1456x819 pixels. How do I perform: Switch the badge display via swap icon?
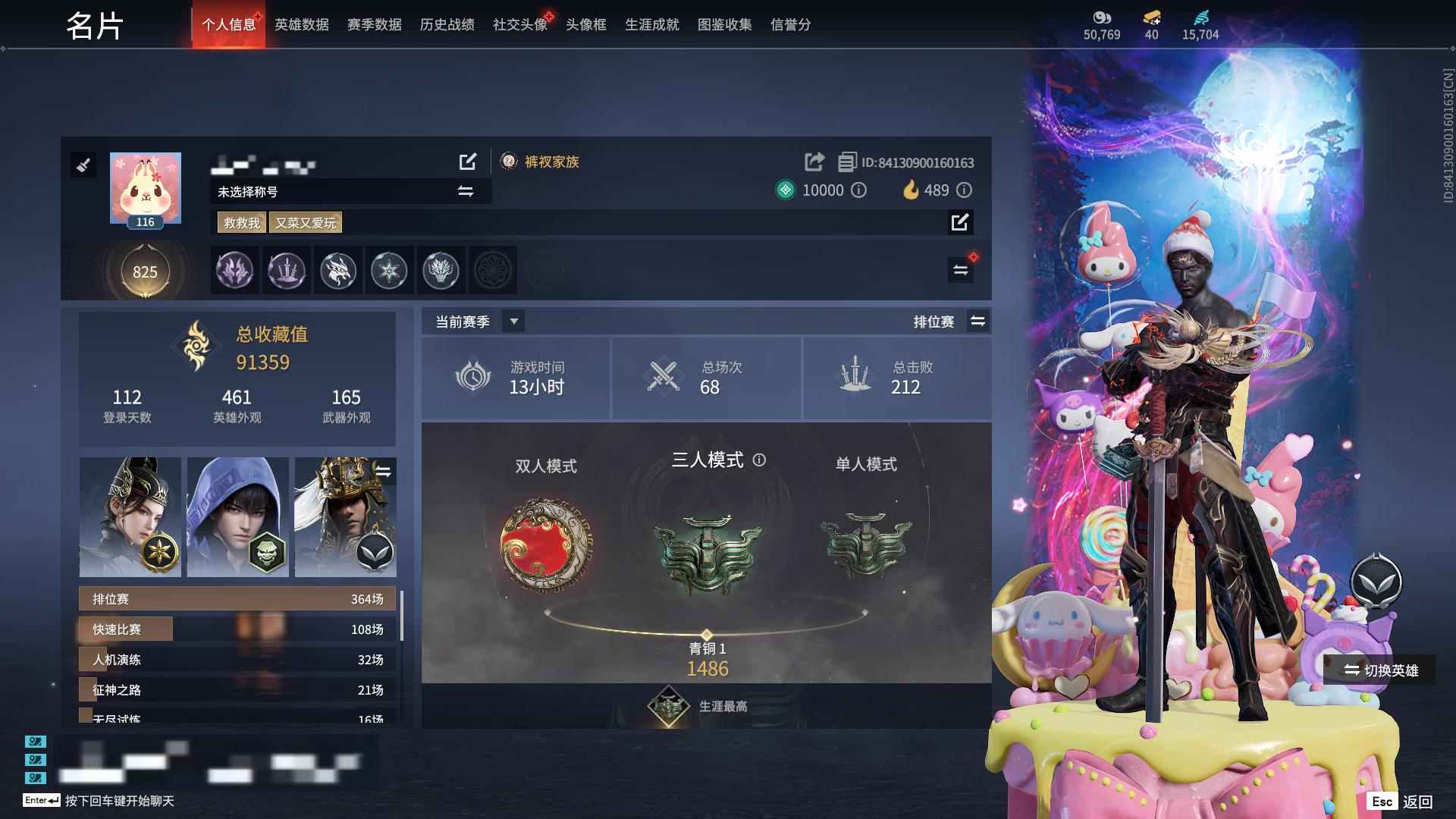coord(961,269)
